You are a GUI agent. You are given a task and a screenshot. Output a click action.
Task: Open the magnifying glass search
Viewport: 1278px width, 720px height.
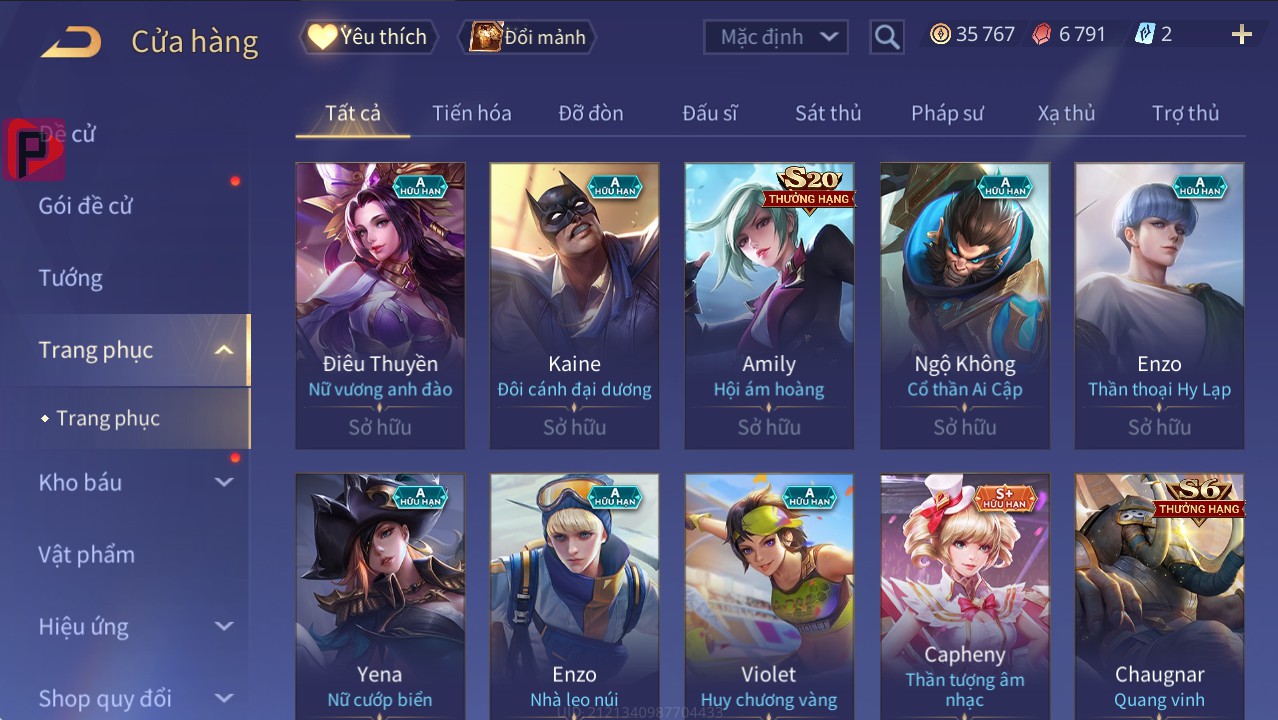coord(886,37)
